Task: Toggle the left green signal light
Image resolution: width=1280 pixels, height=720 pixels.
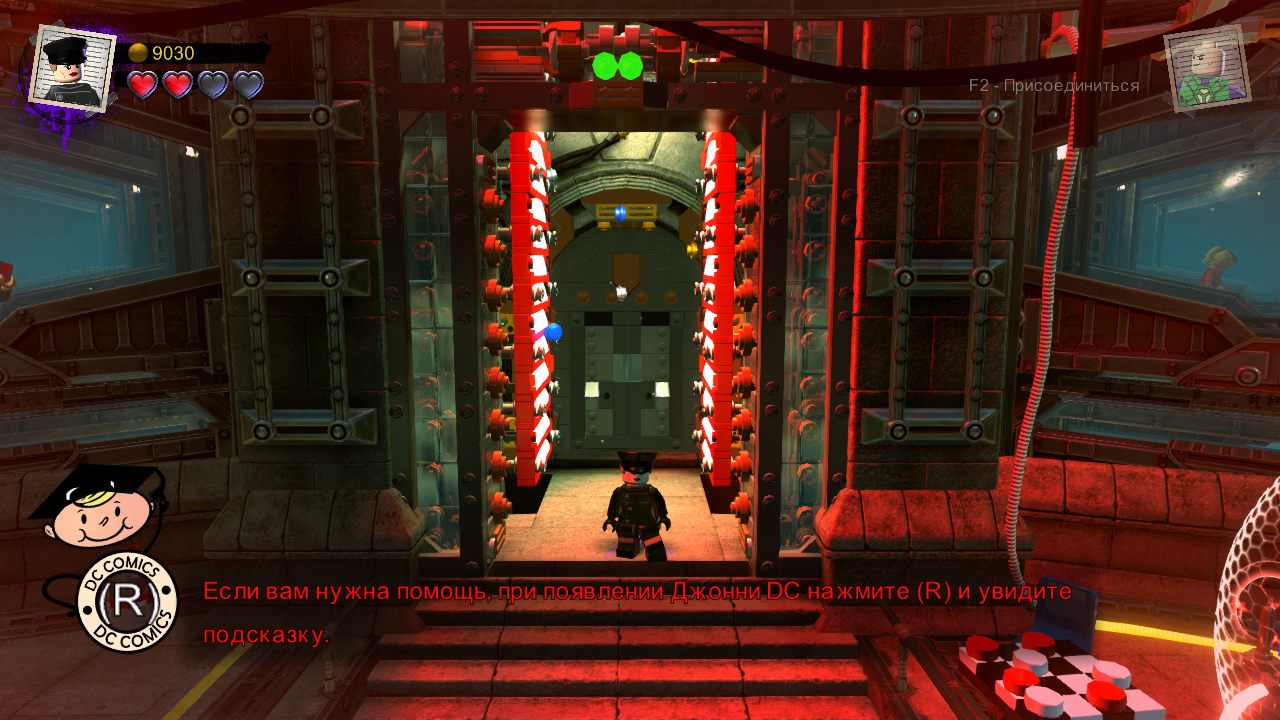Action: 604,64
